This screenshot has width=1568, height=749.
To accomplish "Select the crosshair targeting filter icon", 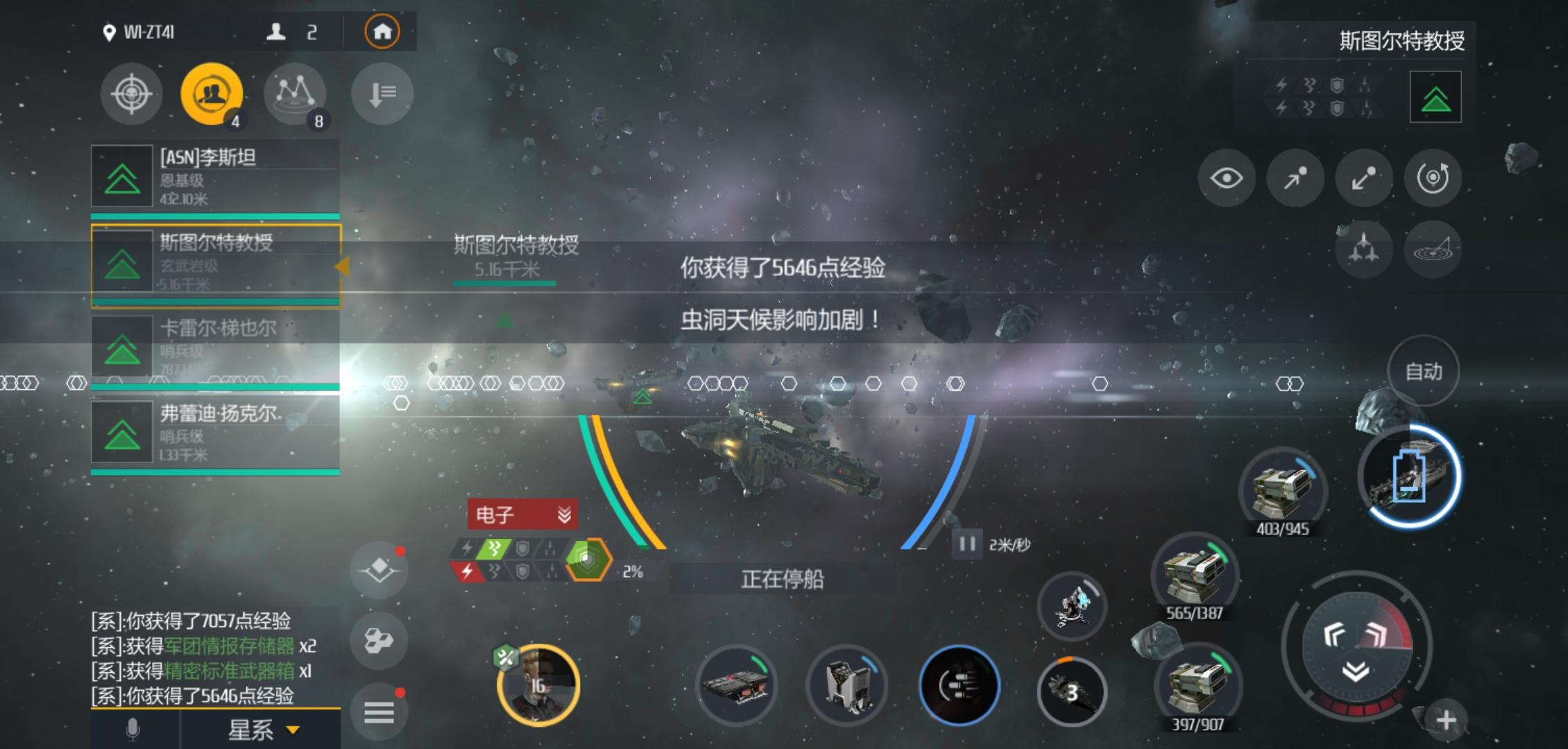I will [x=132, y=94].
